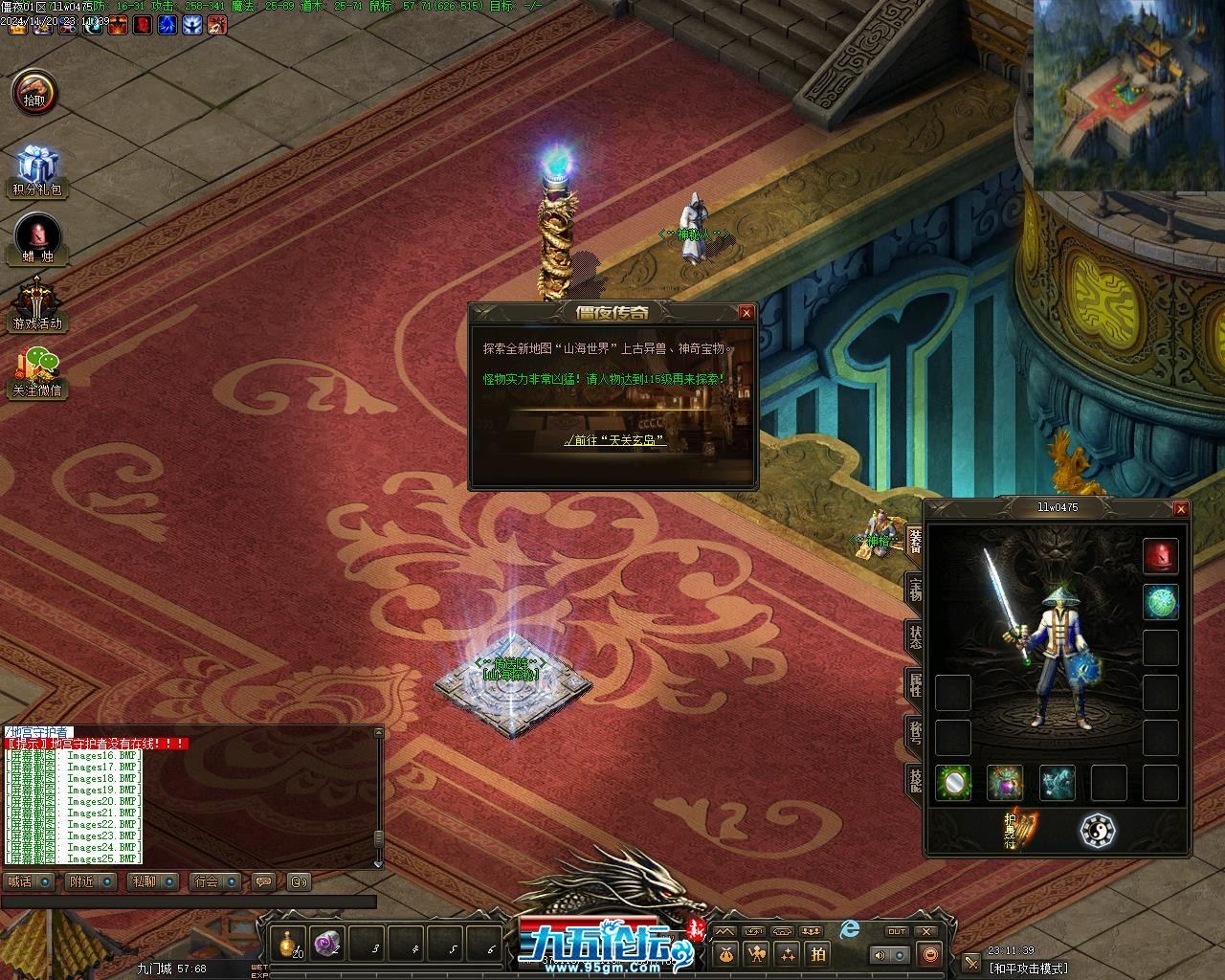Click the 拍 auction button
Viewport: 1225px width, 980px height.
point(818,953)
